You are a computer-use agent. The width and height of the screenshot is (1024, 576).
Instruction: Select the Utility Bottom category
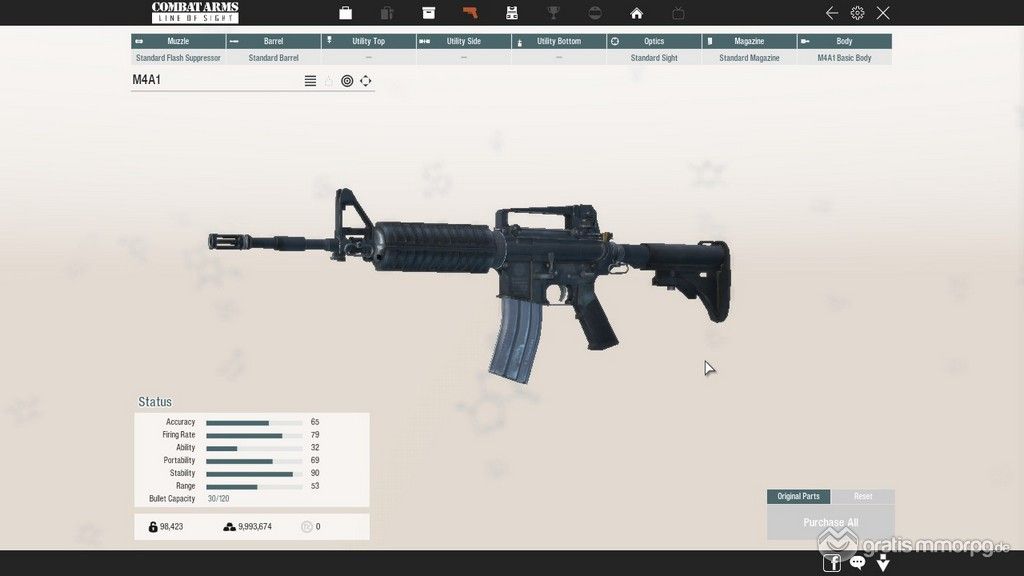558,41
